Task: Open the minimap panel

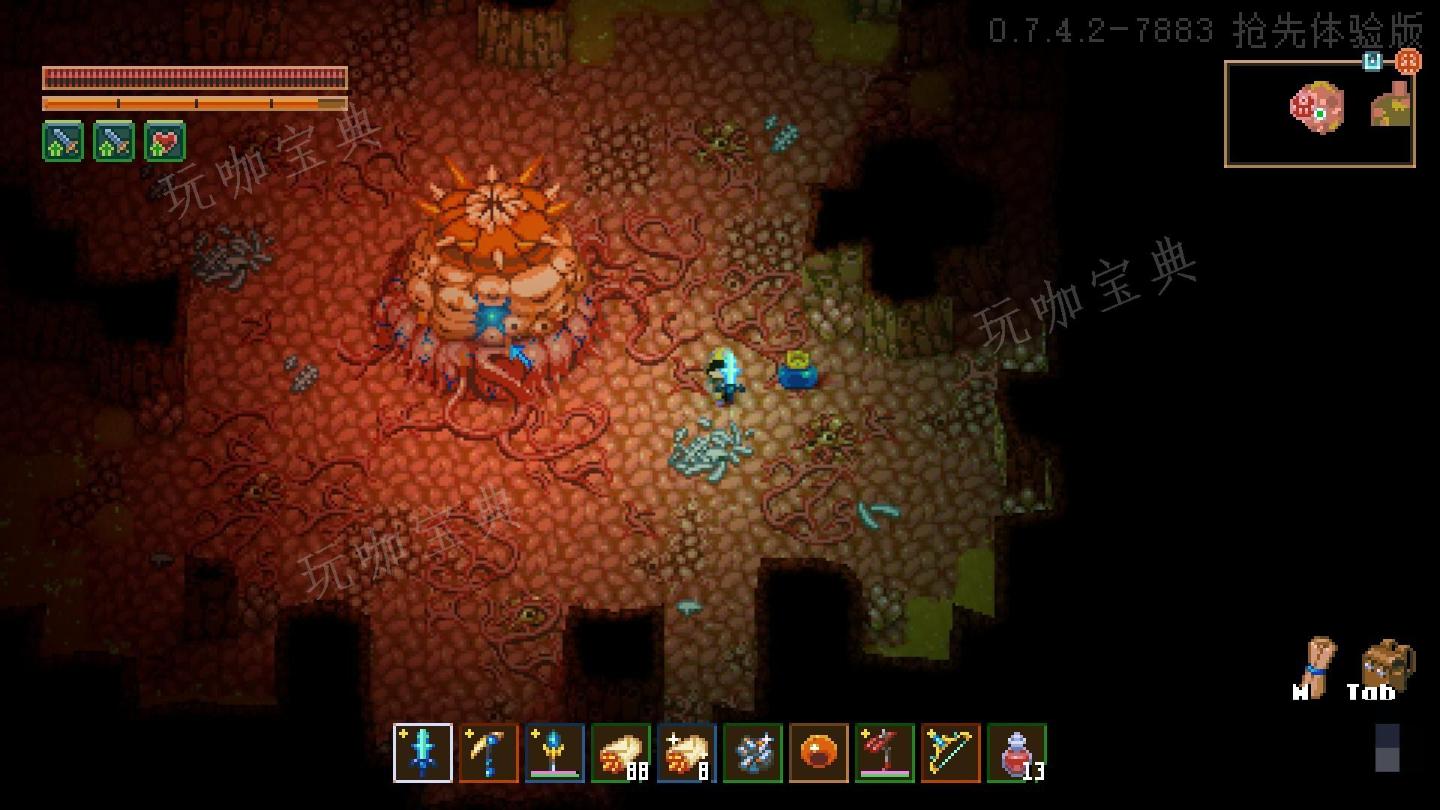Action: [x=1320, y=112]
